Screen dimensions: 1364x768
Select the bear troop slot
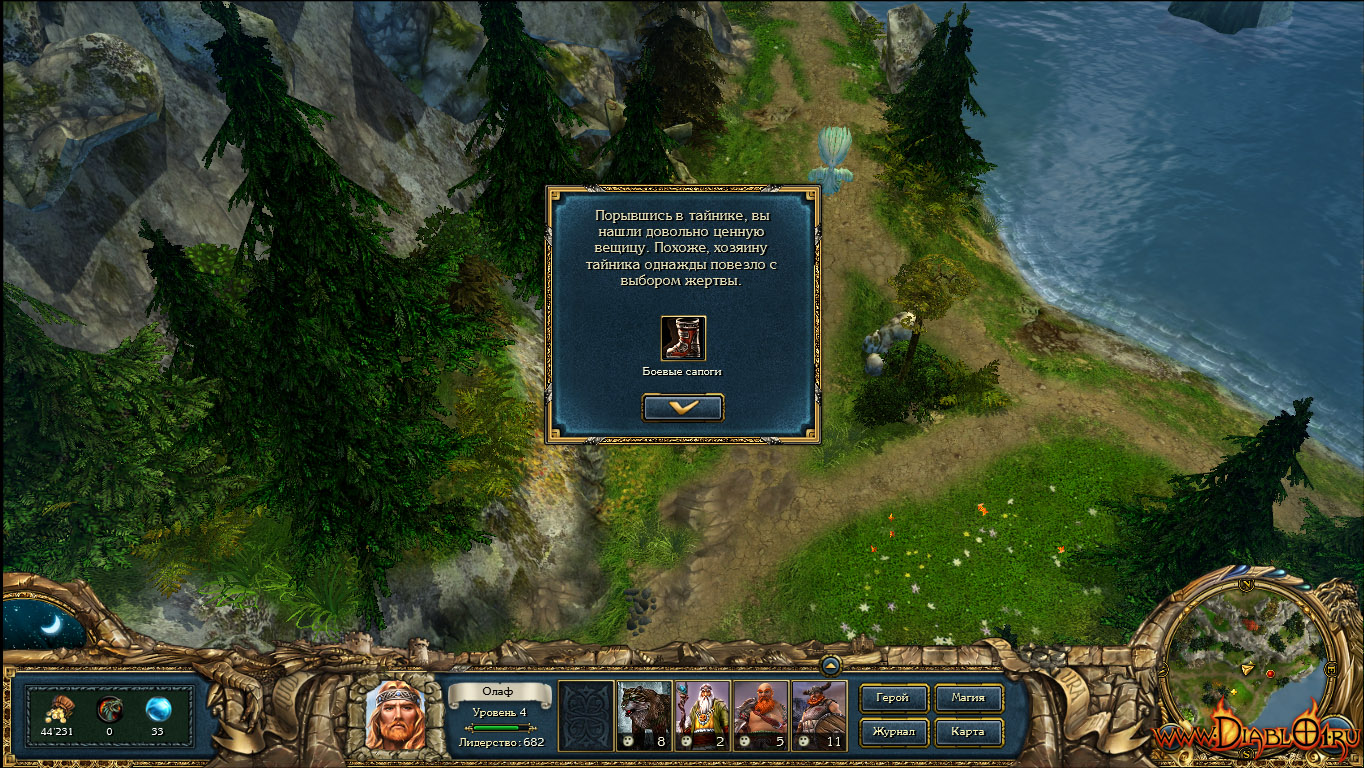pyautogui.click(x=644, y=715)
